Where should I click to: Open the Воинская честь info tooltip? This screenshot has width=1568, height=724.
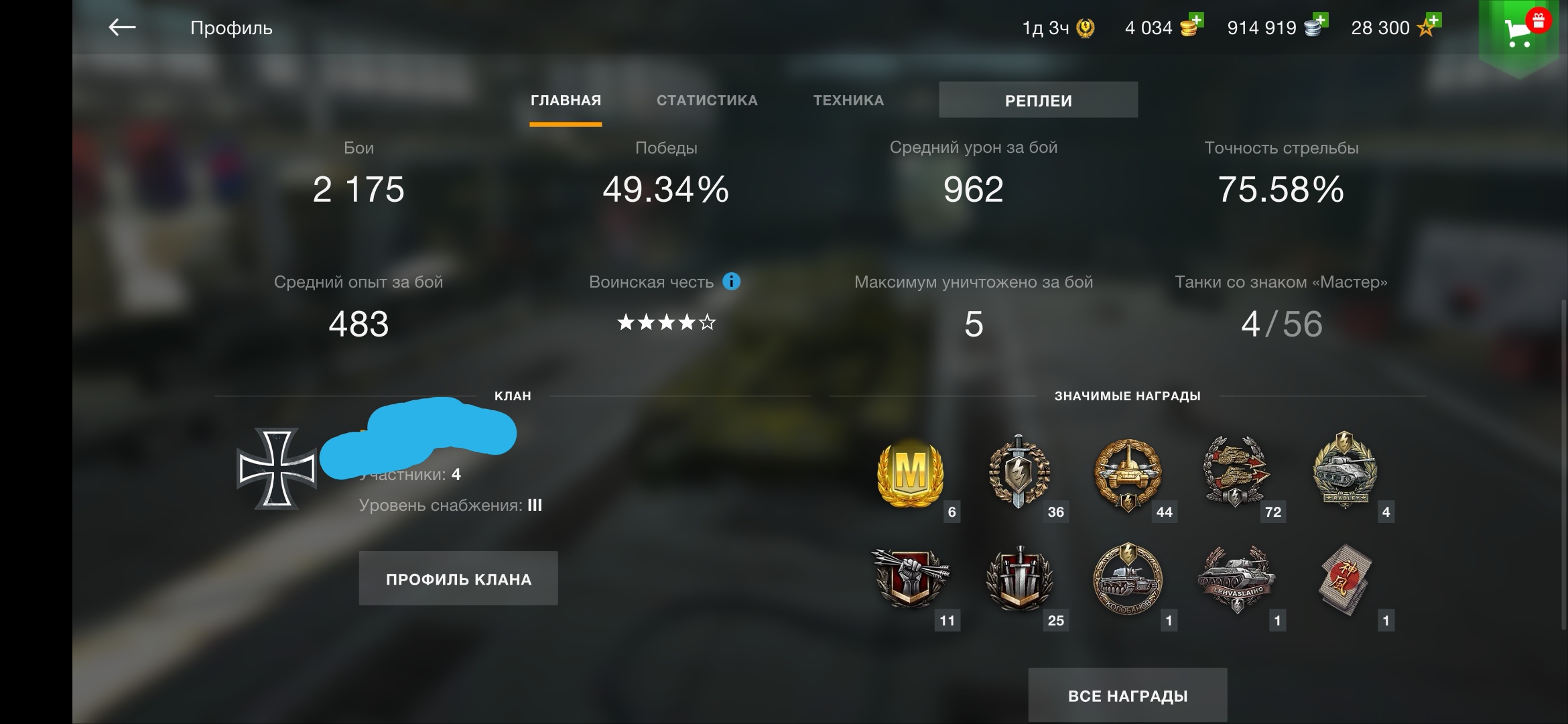(731, 282)
